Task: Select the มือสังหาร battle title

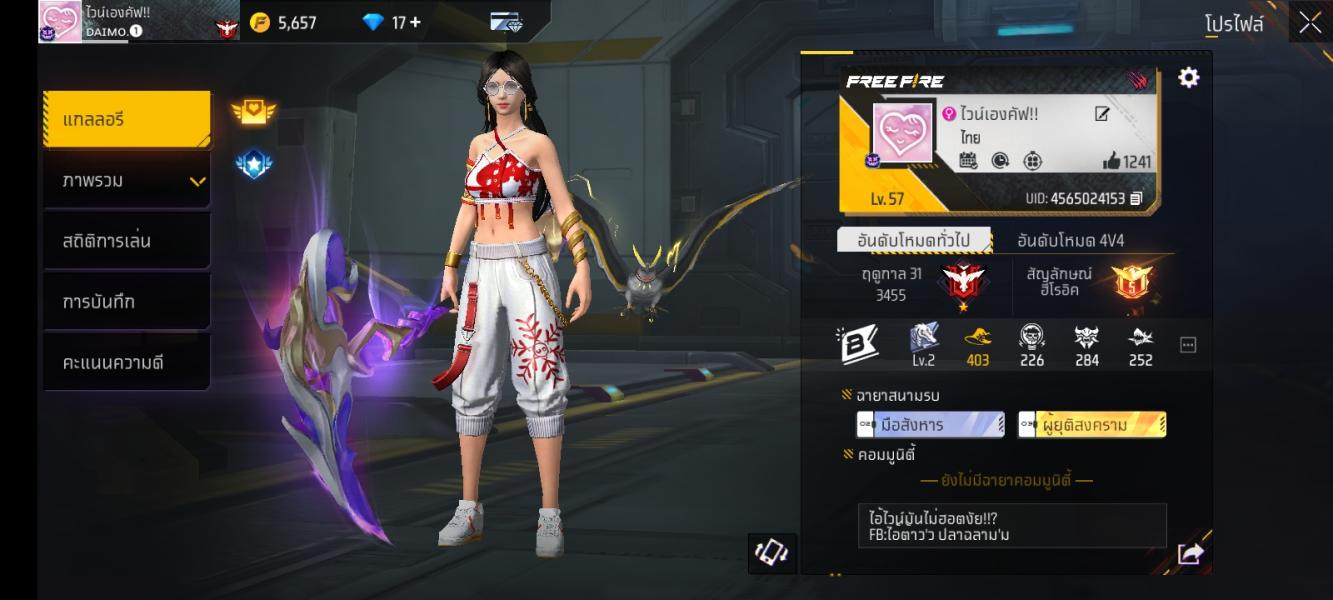Action: tap(930, 425)
